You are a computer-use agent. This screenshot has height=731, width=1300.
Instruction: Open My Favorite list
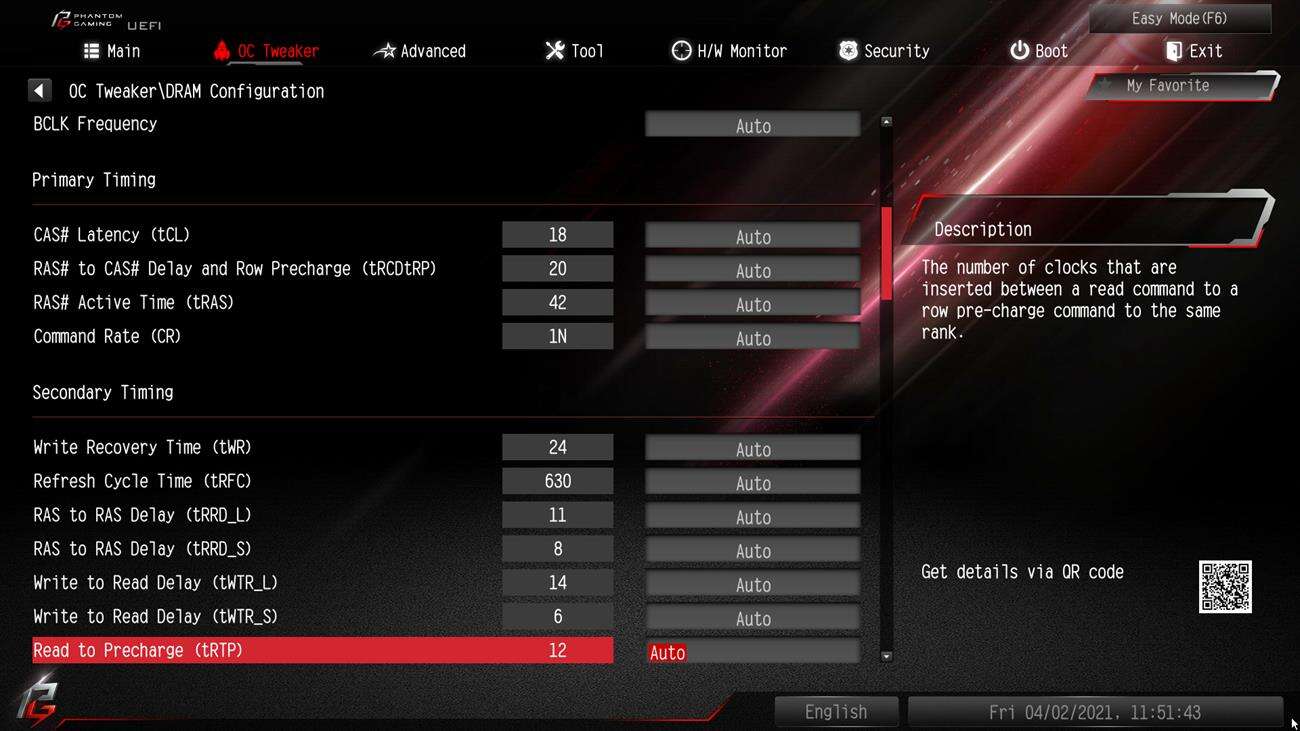(x=1180, y=86)
